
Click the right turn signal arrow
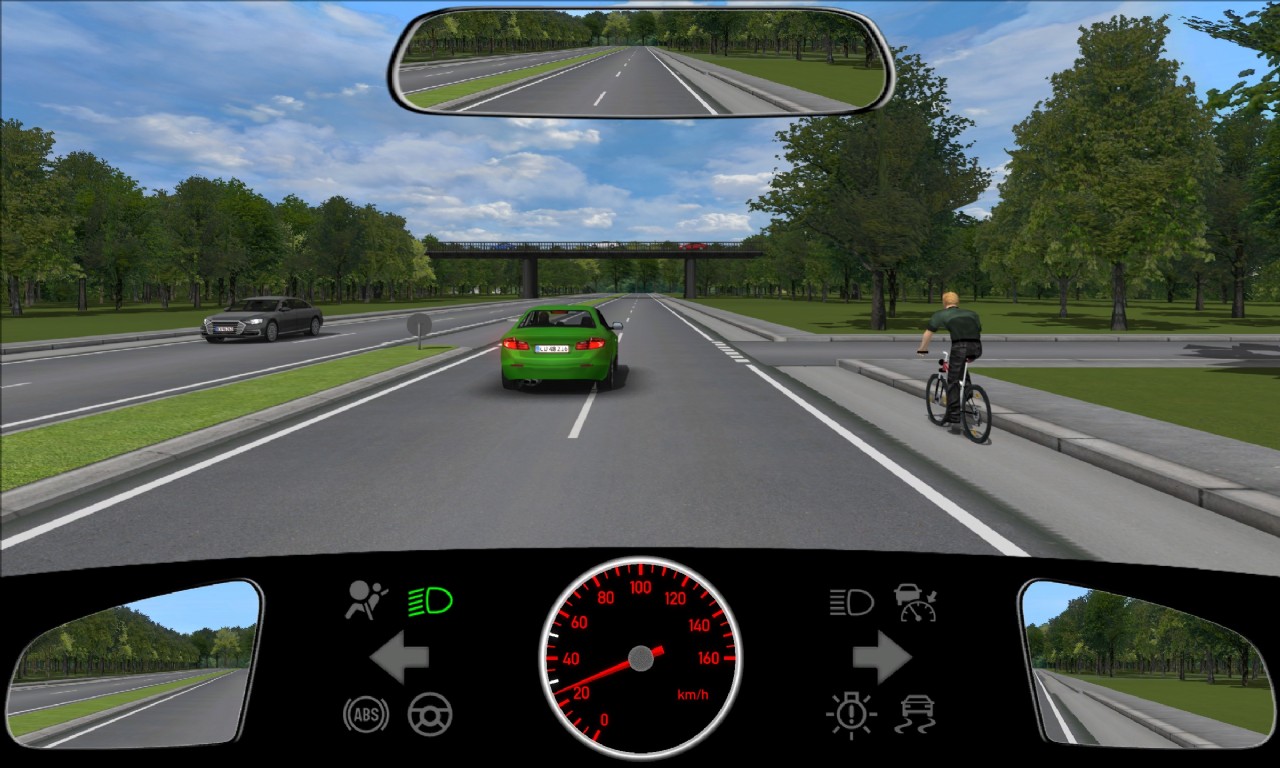tap(881, 657)
